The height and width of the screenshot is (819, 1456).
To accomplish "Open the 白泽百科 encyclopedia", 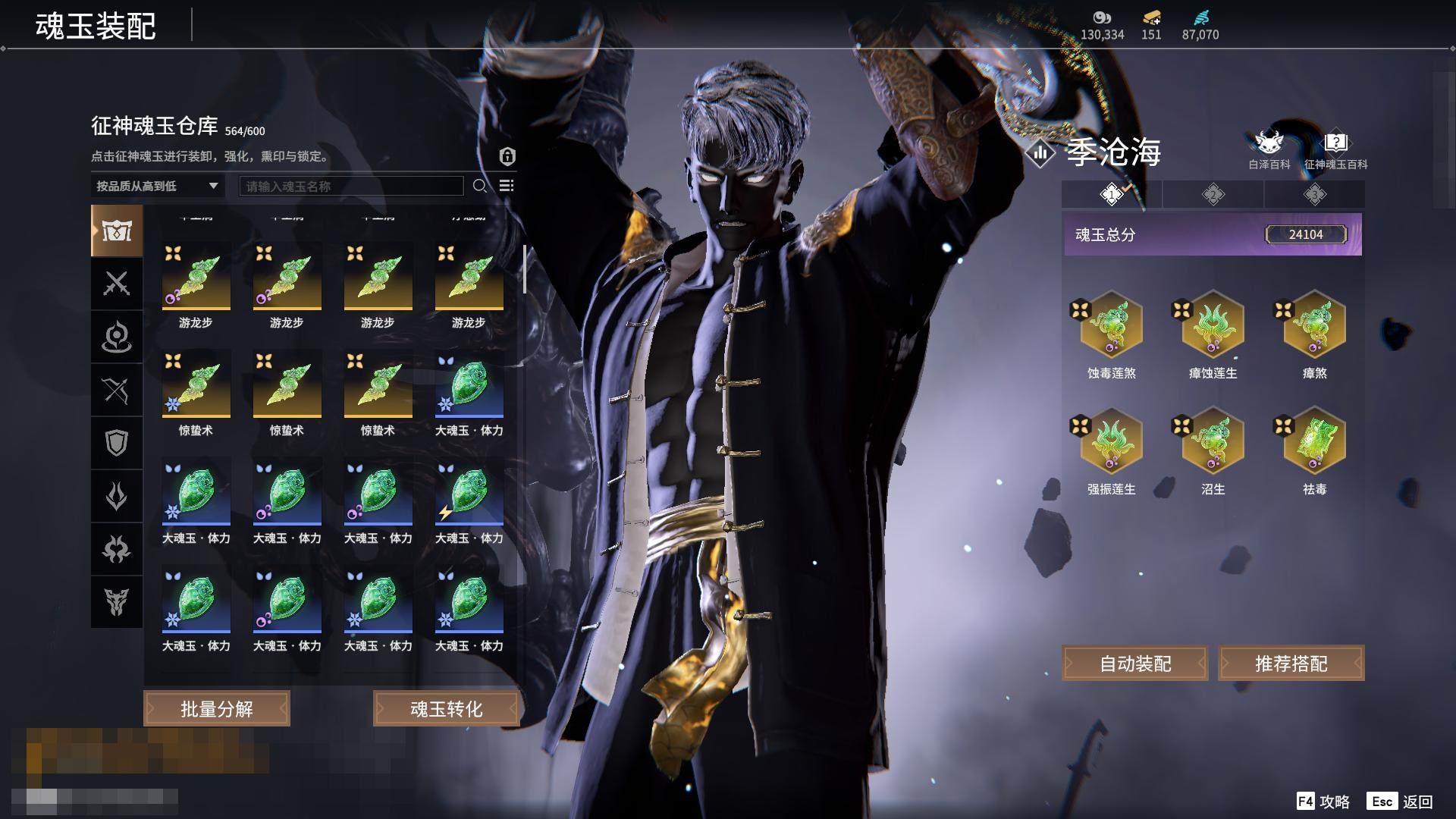I will click(1269, 149).
